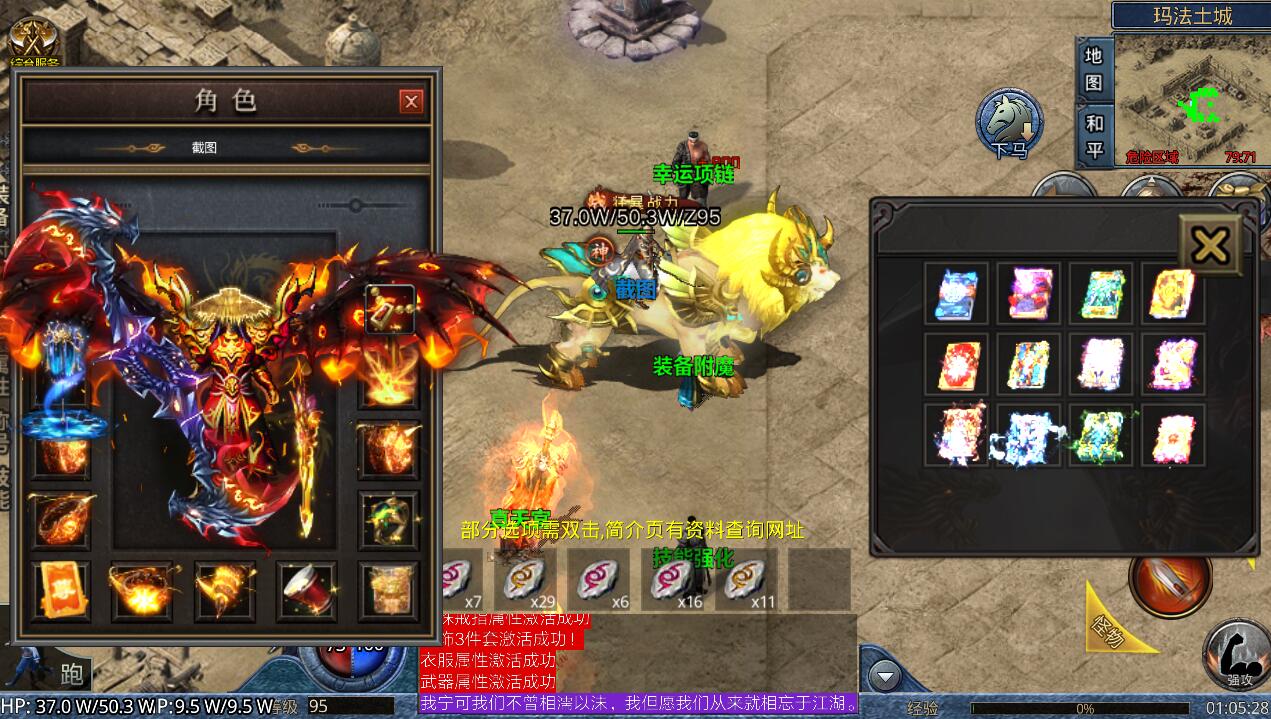Select the necklace equipment slot

389,310
